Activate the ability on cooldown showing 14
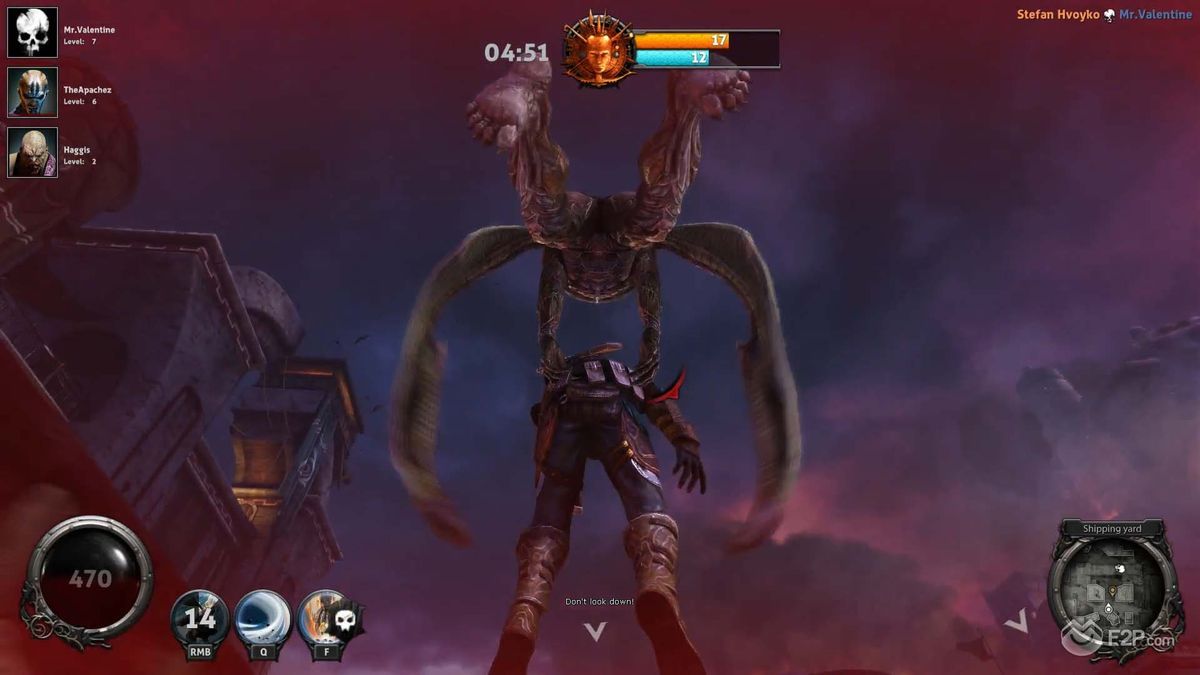1200x675 pixels. coord(200,619)
